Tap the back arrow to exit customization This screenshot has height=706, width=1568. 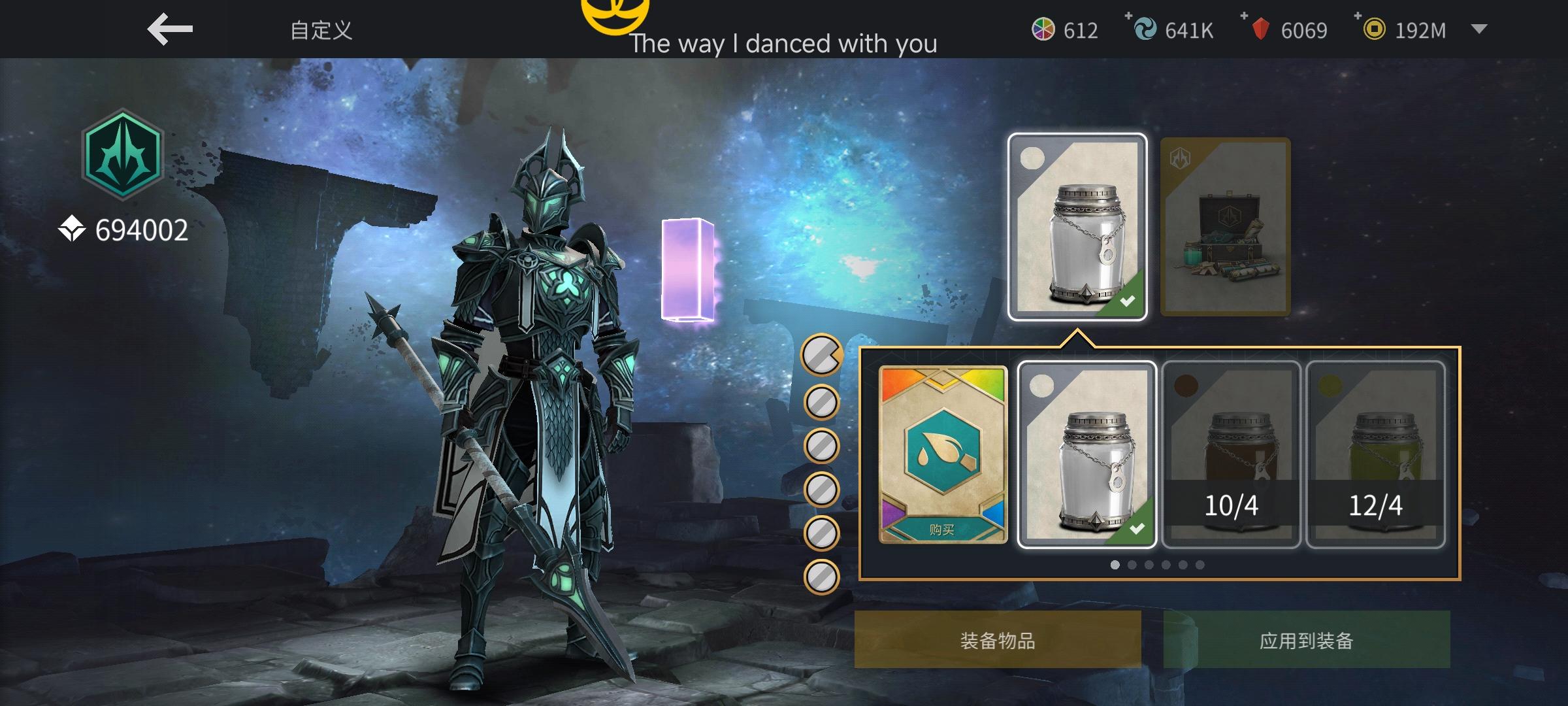click(x=170, y=29)
